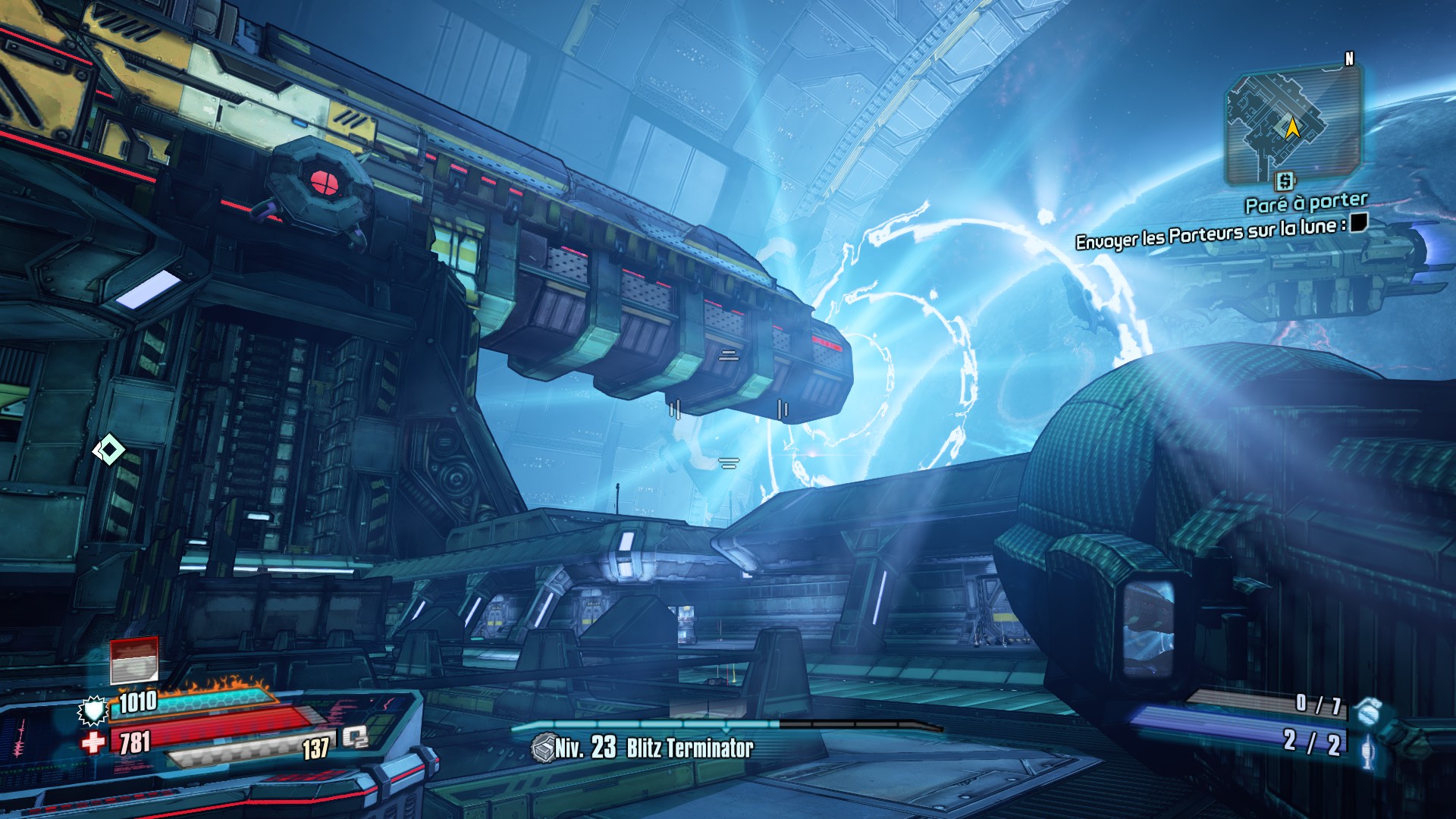Screen dimensions: 1456x819
Task: Click the red and white status icon above shield
Action: point(134,660)
